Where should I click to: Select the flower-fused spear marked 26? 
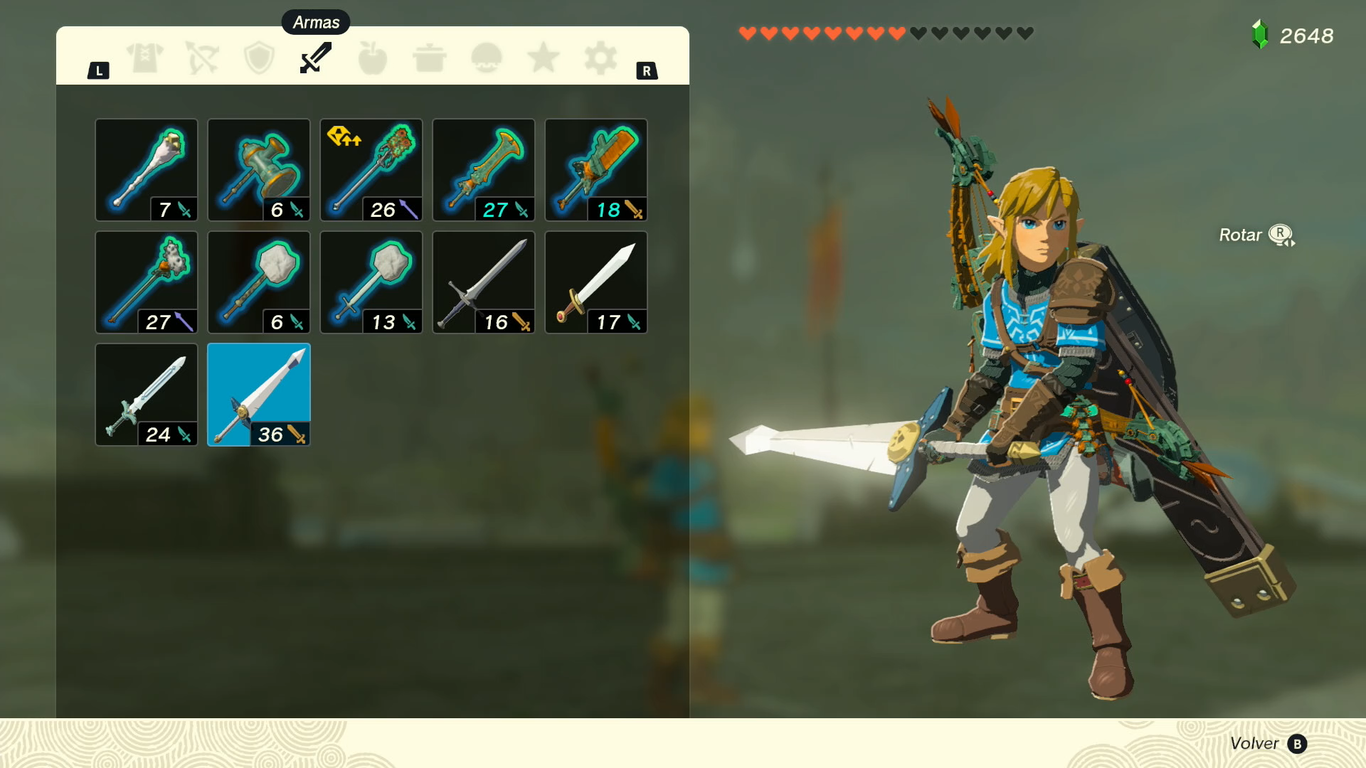371,170
